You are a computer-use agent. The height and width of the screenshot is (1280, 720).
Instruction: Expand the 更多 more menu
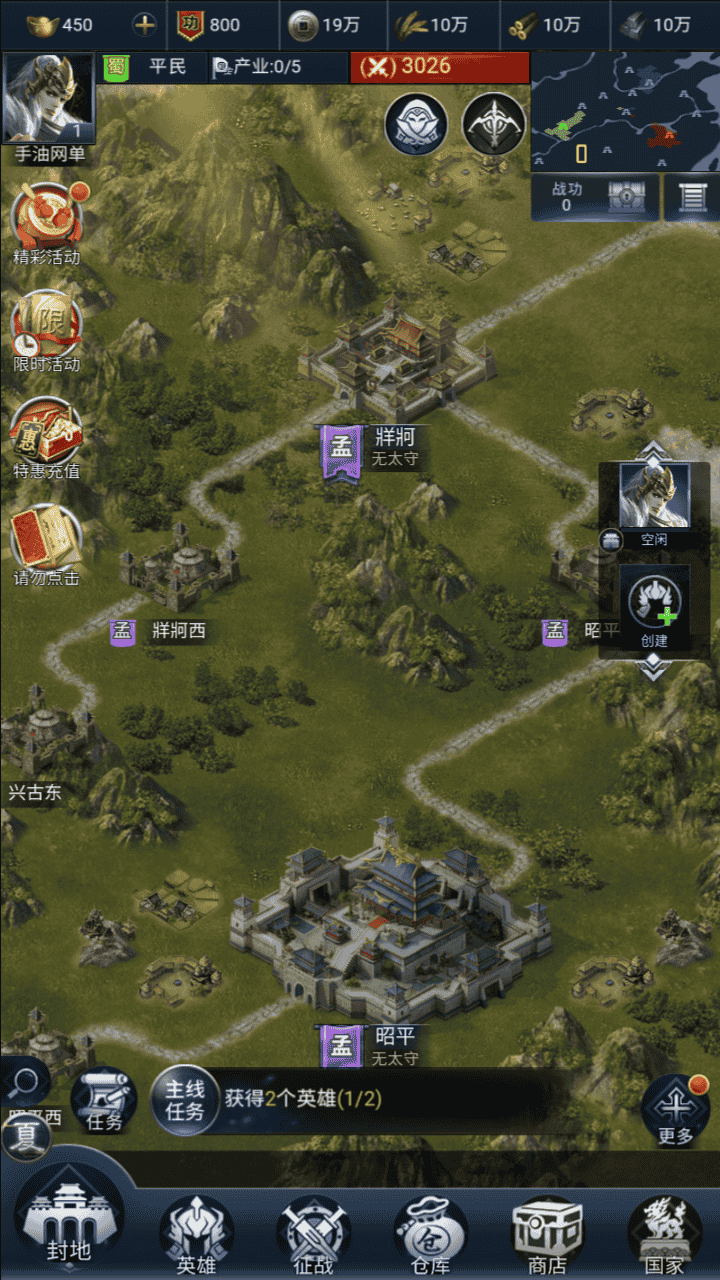pyautogui.click(x=676, y=1110)
